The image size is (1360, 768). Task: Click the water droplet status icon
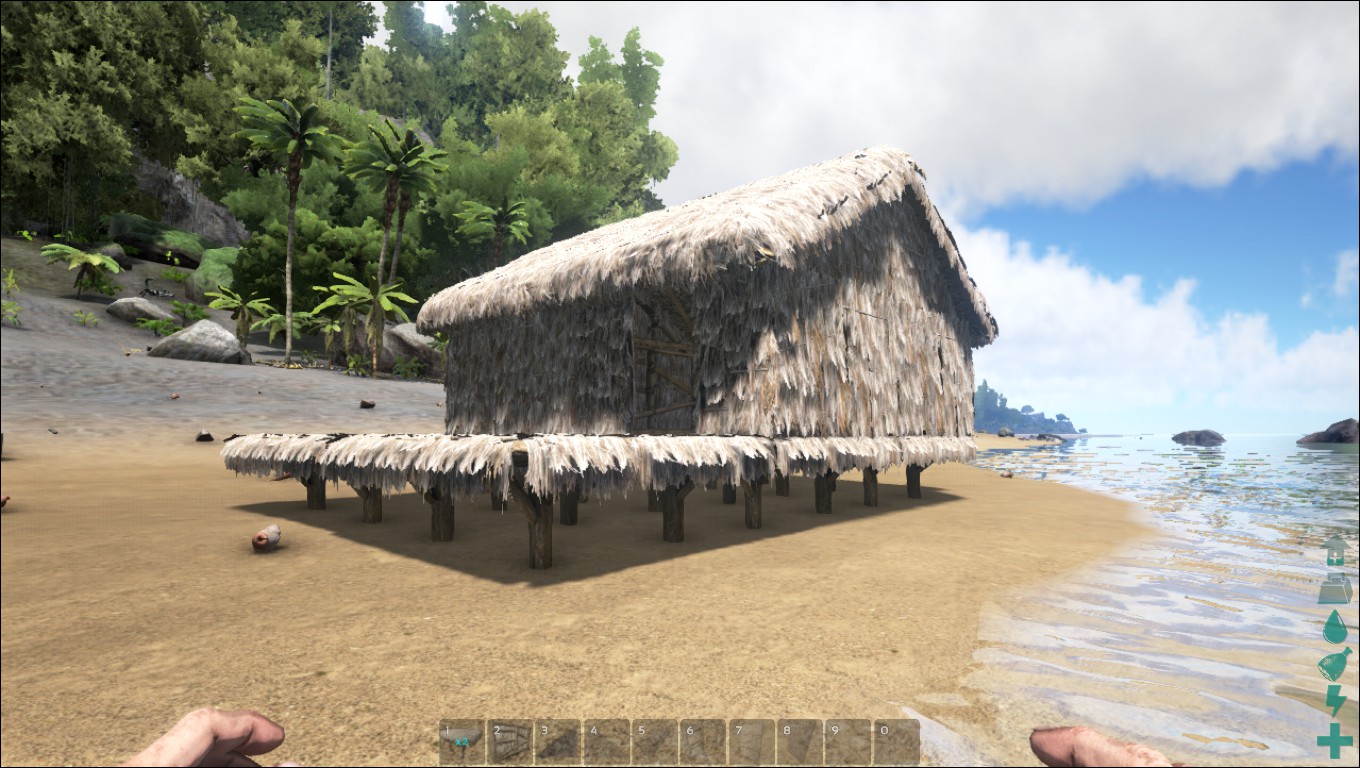click(1335, 627)
